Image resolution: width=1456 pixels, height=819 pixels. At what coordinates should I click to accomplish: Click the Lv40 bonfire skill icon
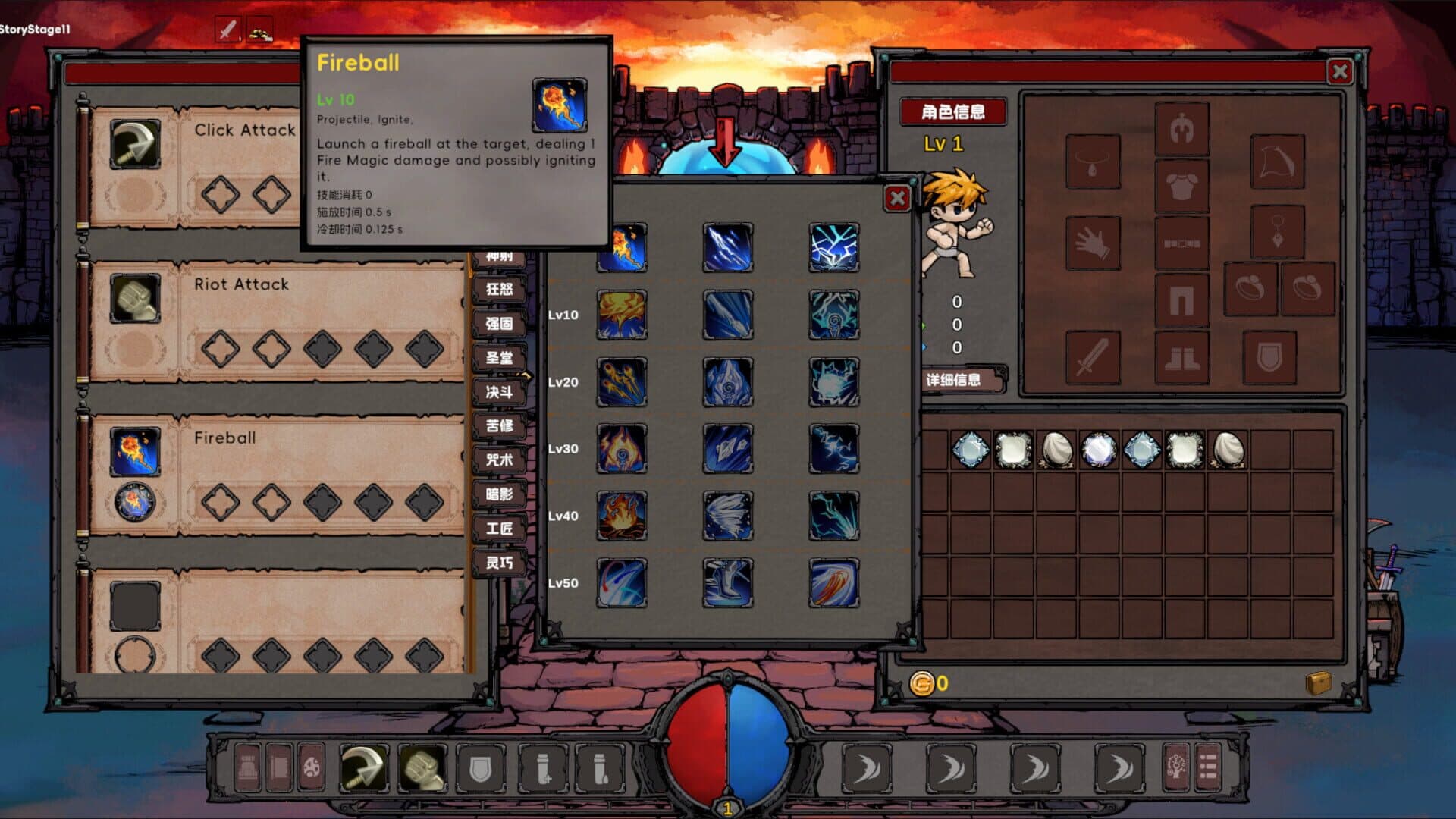(622, 516)
